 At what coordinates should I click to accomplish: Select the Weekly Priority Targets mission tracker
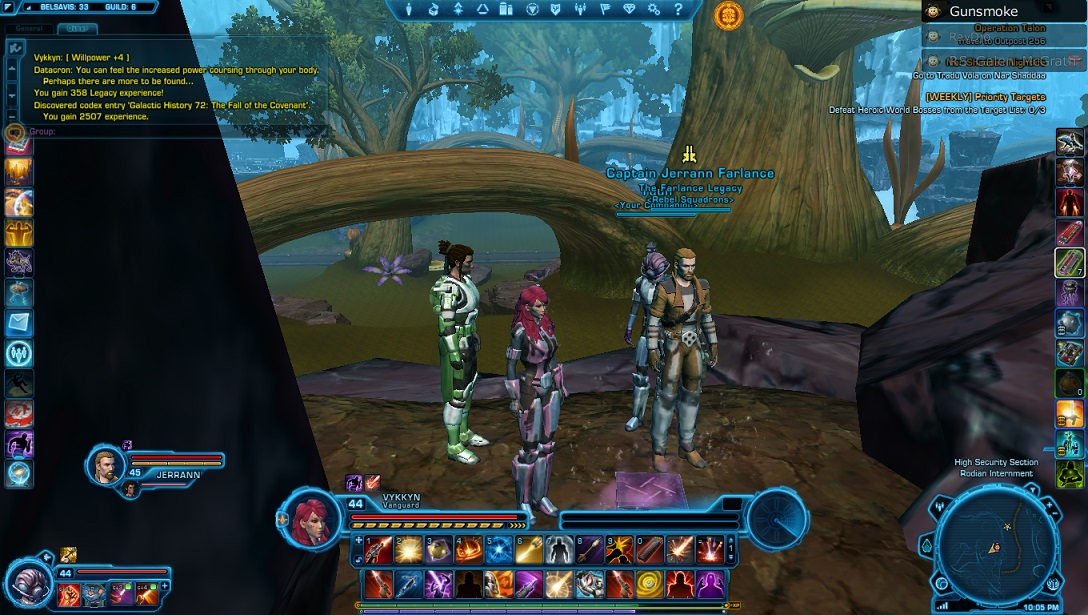click(985, 97)
